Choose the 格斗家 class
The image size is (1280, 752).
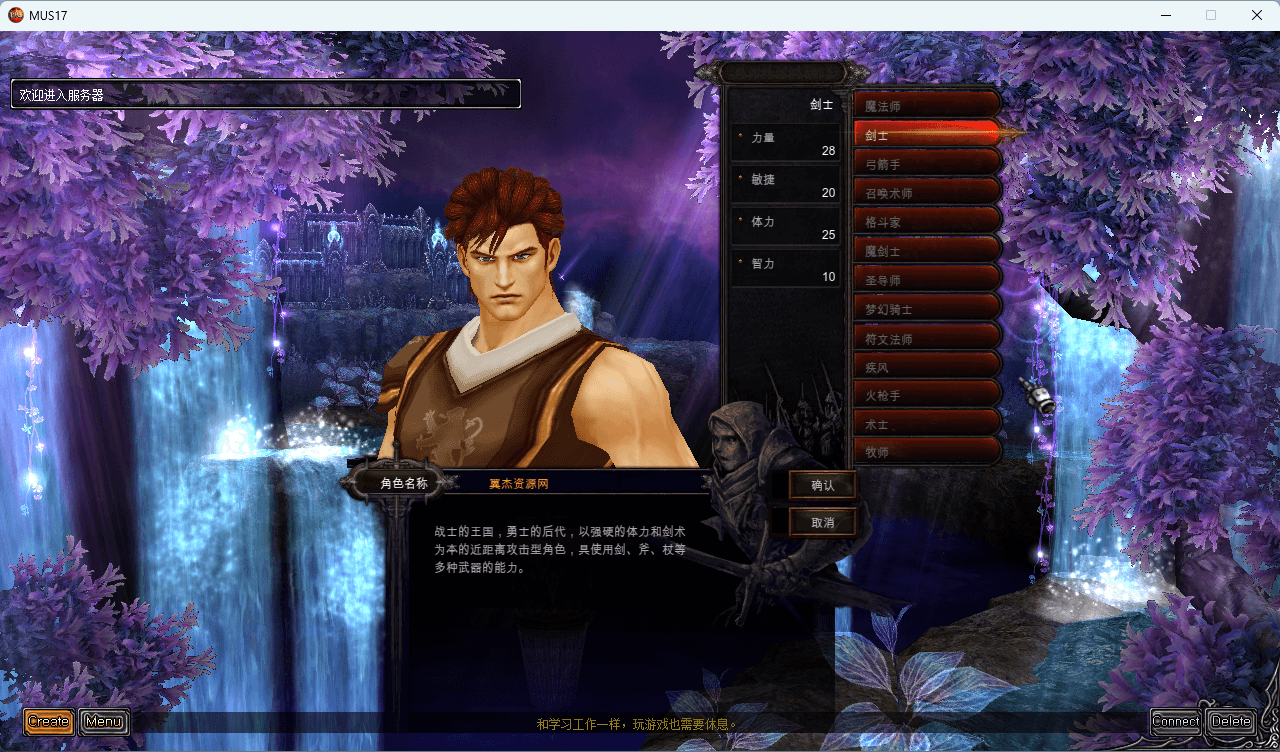tap(927, 221)
